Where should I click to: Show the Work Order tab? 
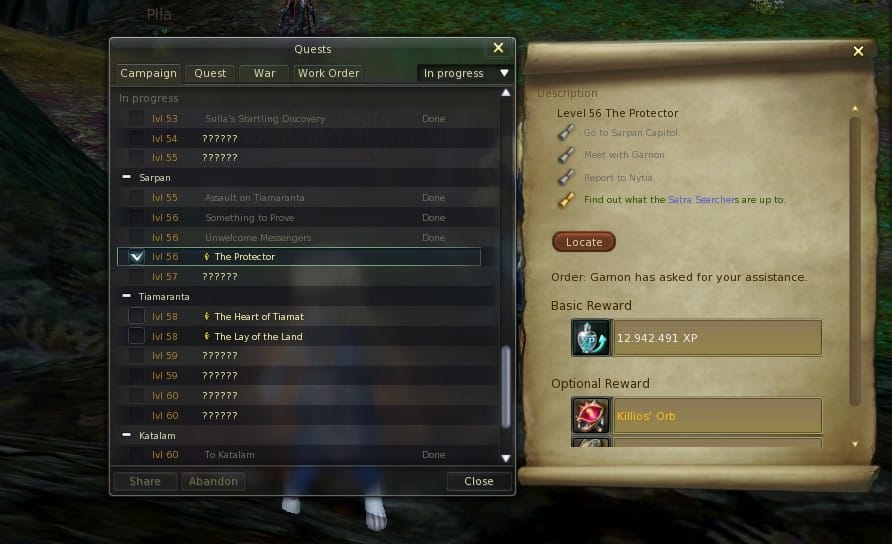(328, 73)
